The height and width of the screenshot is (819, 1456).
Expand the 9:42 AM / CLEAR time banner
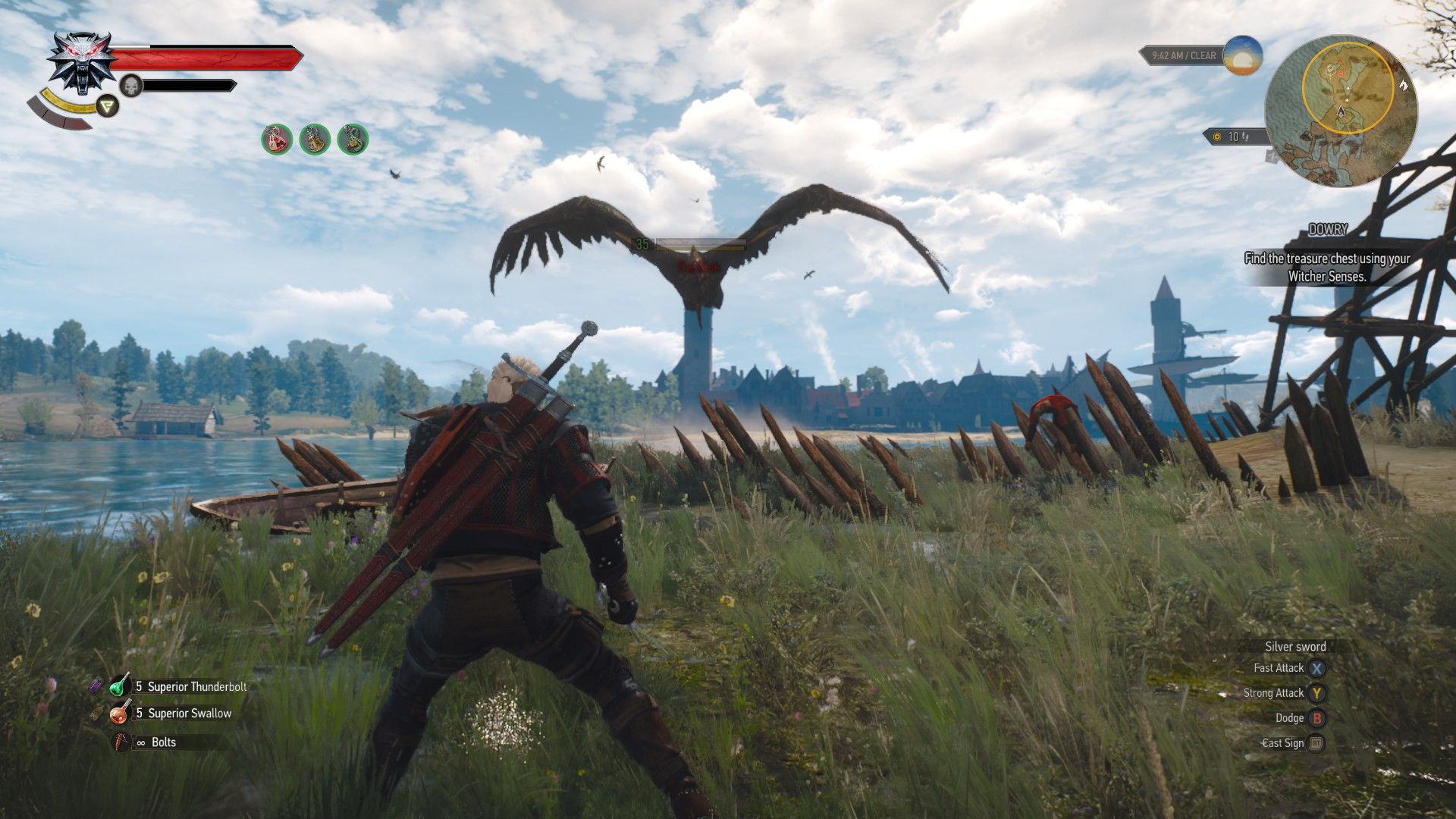tap(1183, 55)
